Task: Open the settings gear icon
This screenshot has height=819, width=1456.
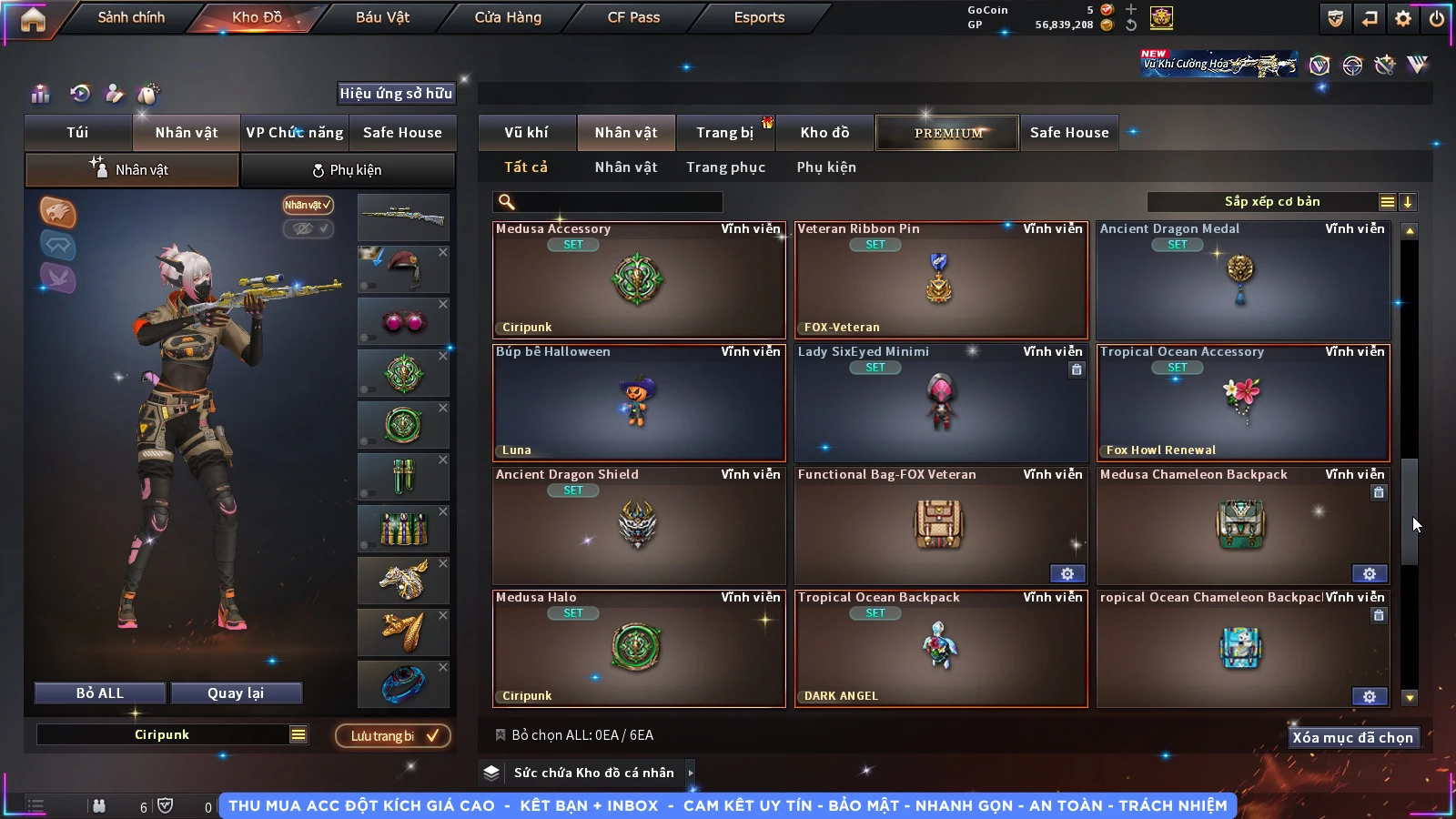Action: 1403,18
